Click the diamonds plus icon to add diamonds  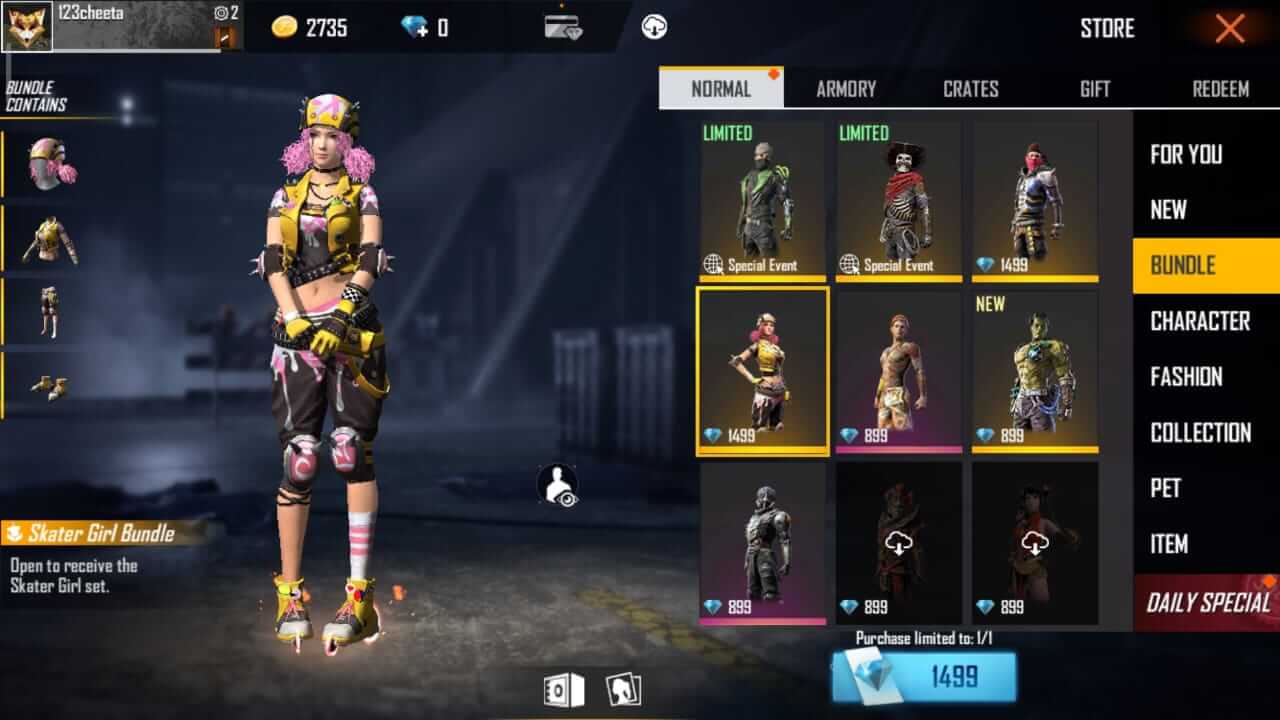[x=417, y=27]
